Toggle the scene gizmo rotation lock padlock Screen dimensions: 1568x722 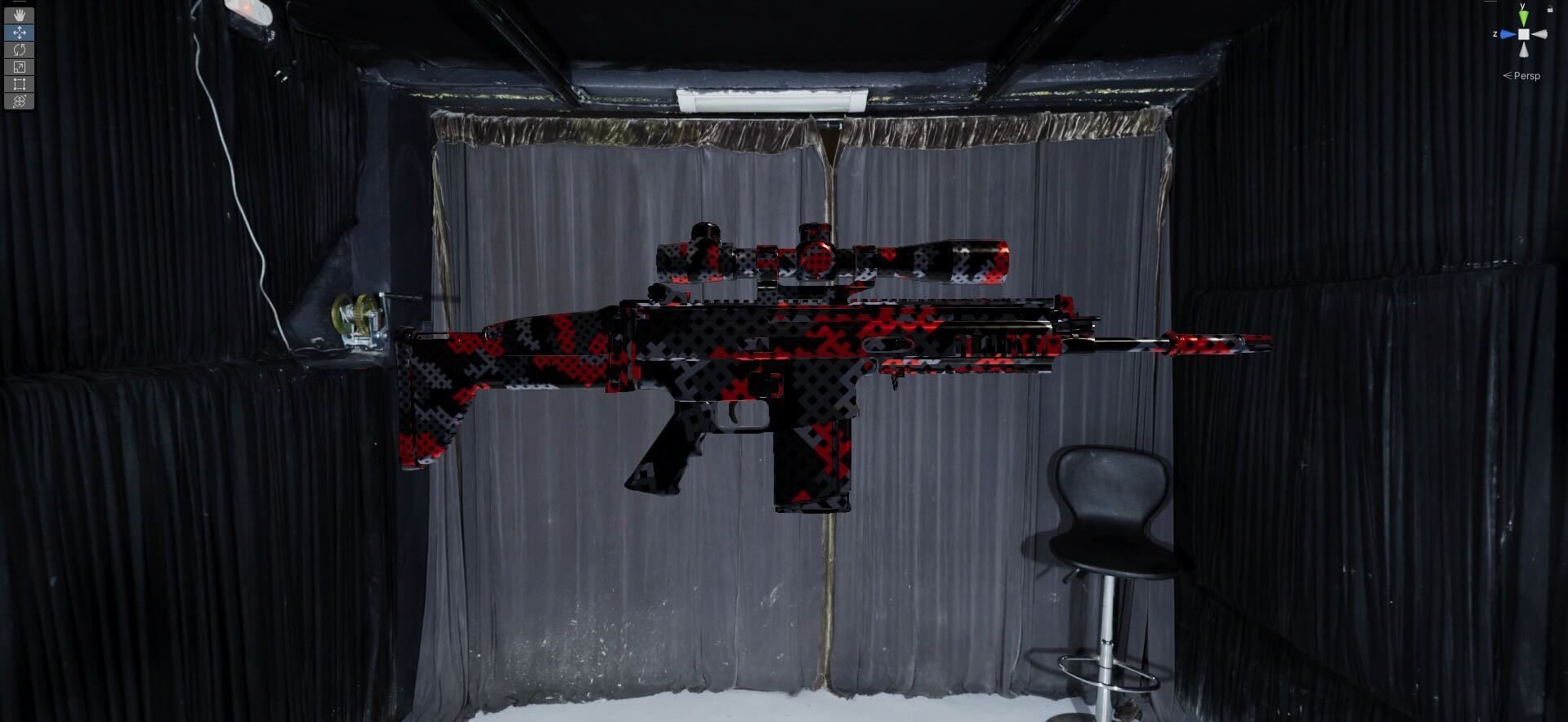(1550, 9)
